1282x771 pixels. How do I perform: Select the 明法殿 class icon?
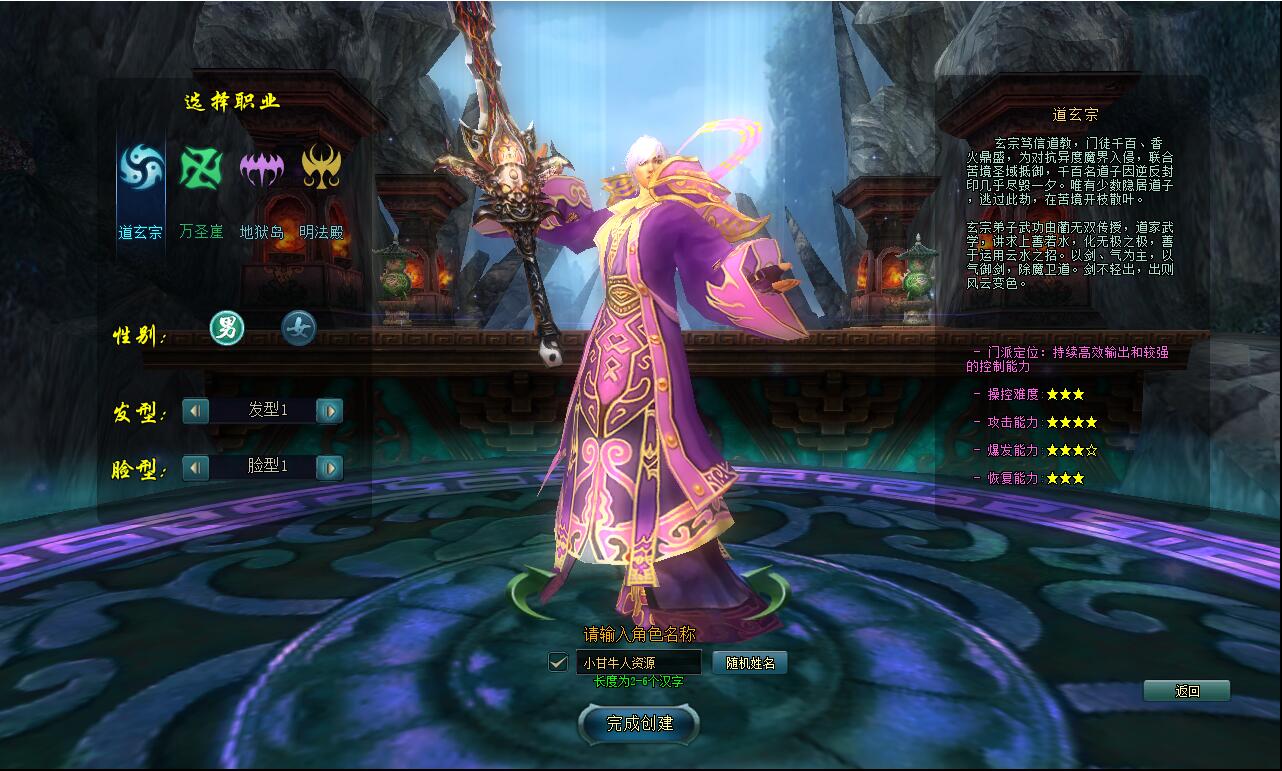pyautogui.click(x=322, y=168)
